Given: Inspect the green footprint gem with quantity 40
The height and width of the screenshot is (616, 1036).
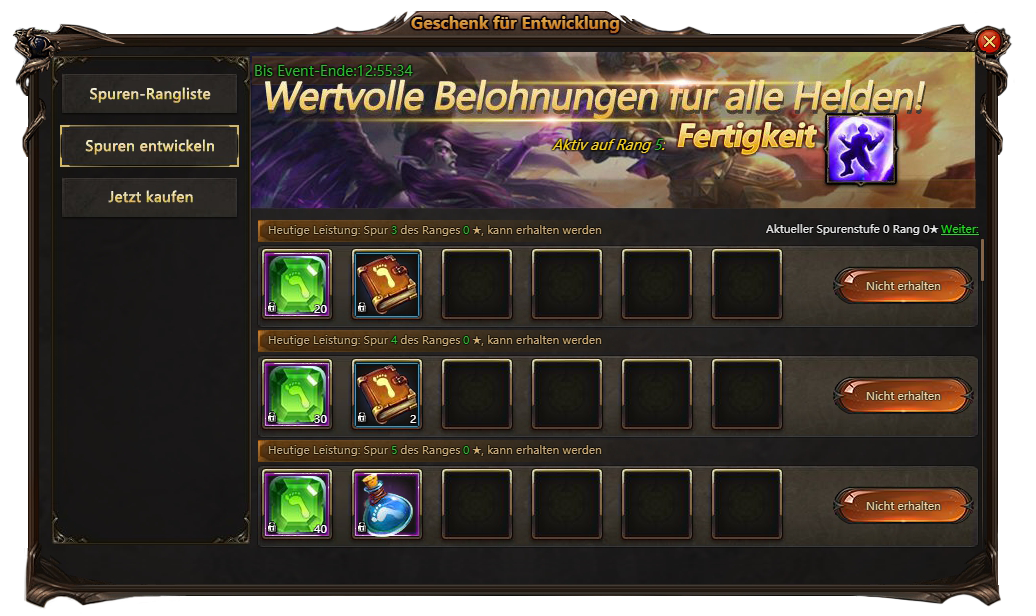Looking at the screenshot, I should 297,504.
